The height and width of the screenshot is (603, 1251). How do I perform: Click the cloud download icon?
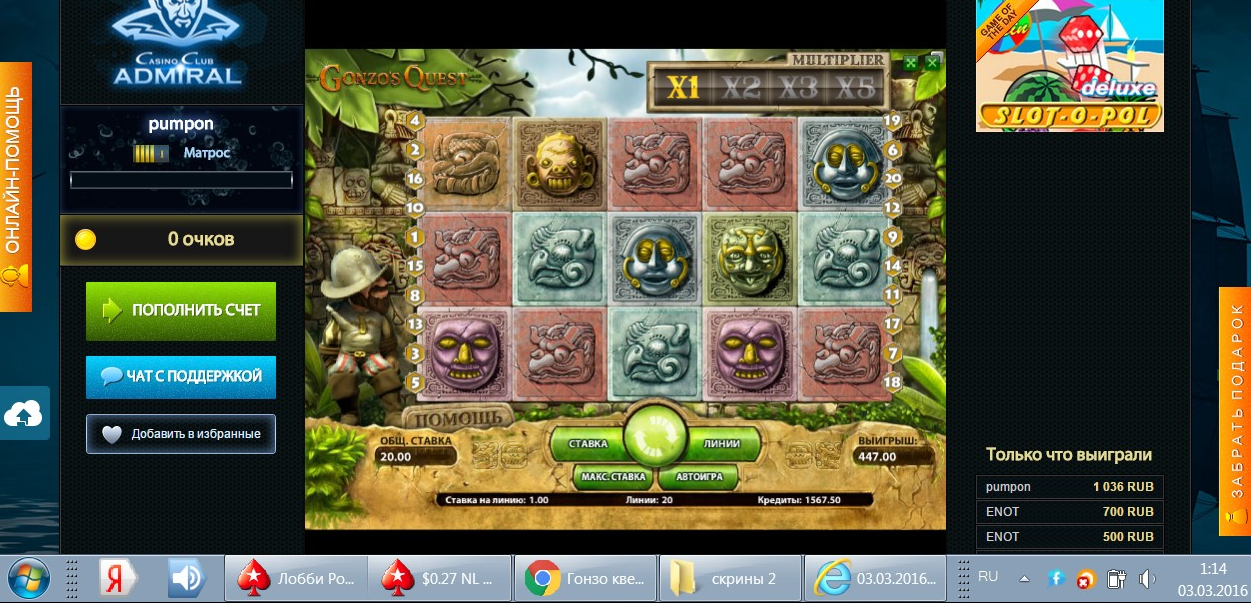pyautogui.click(x=23, y=413)
